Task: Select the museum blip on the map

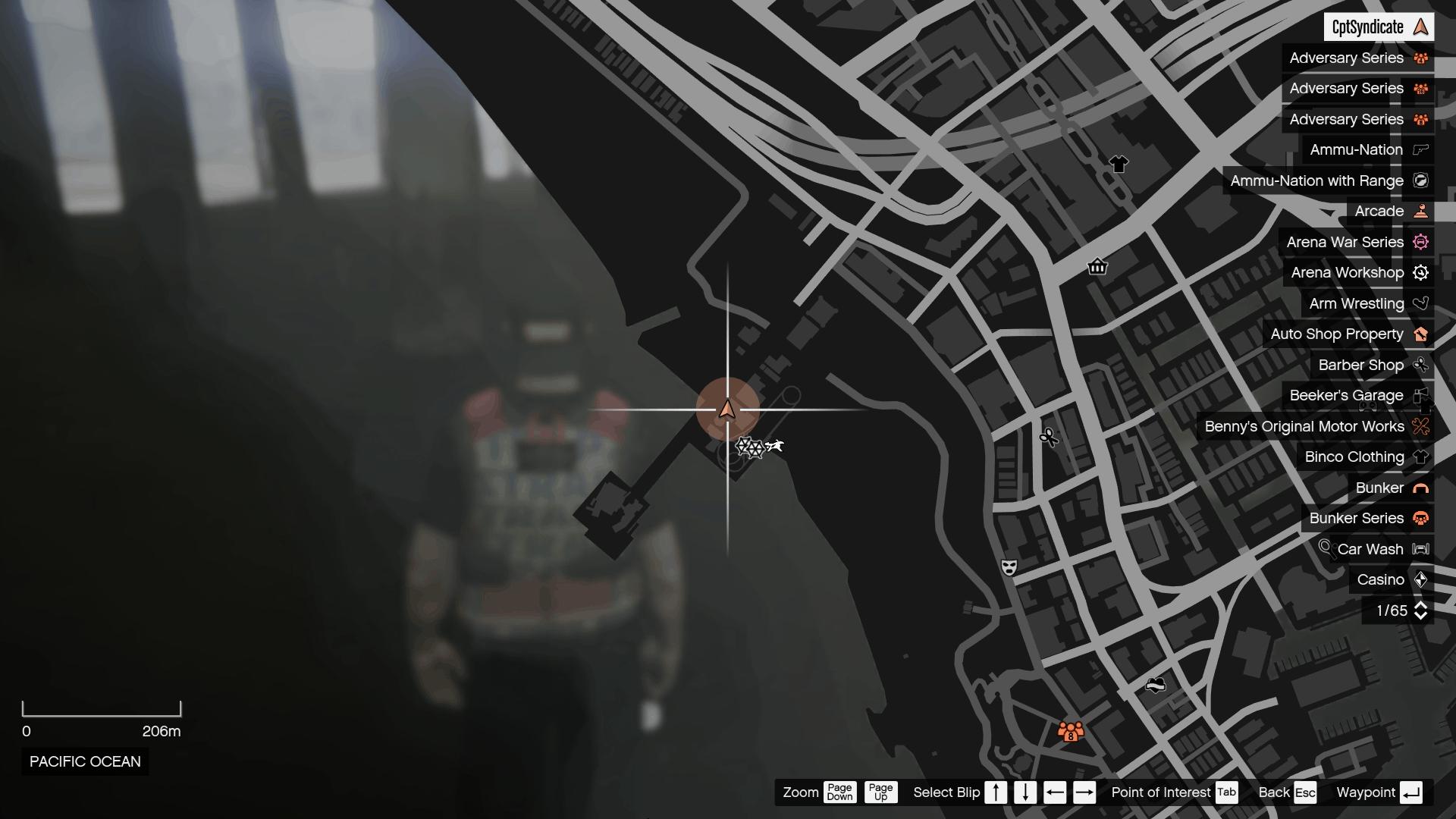Action: coord(1098,267)
